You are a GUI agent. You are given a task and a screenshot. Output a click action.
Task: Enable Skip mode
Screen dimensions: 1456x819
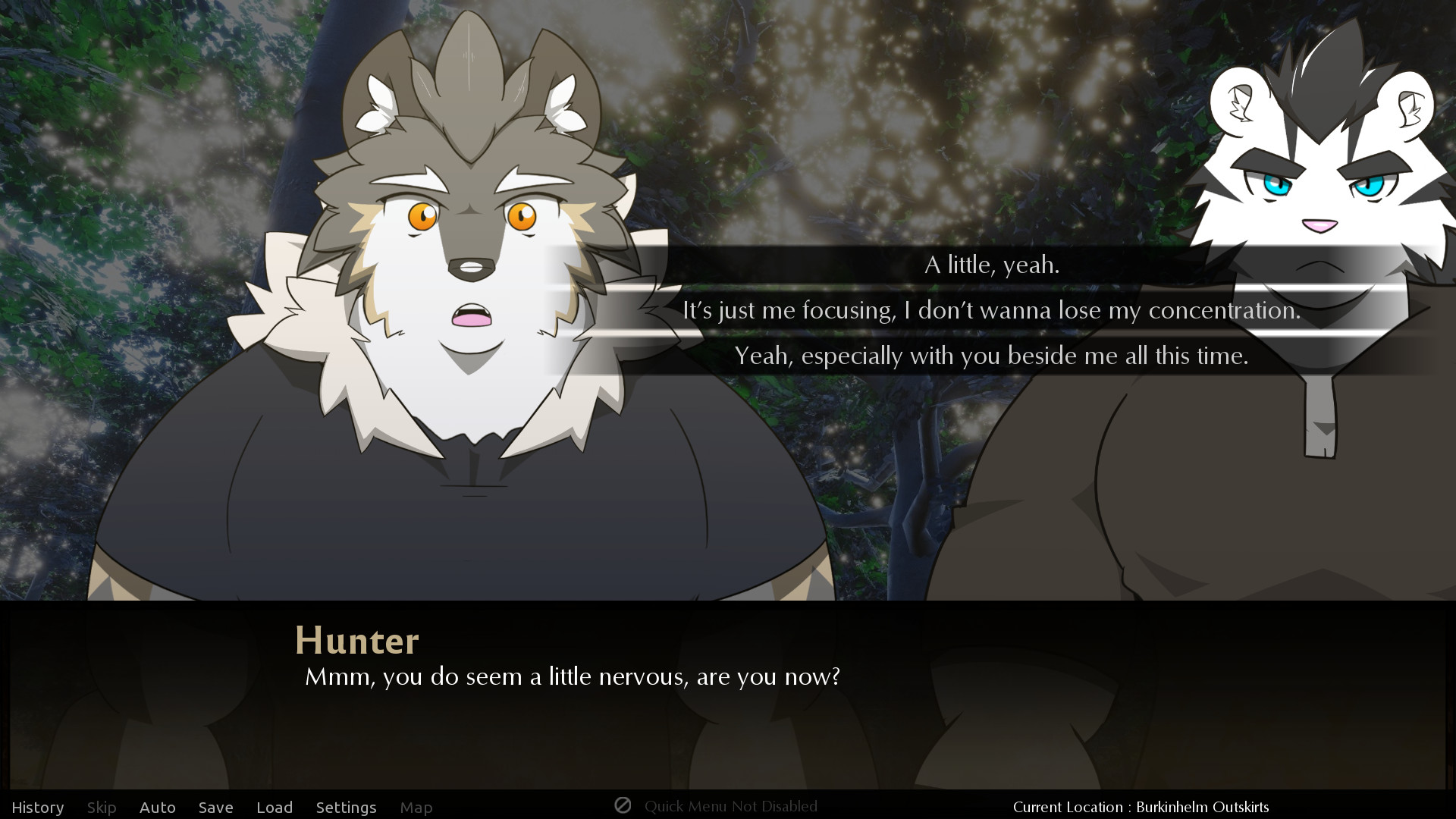[x=101, y=807]
